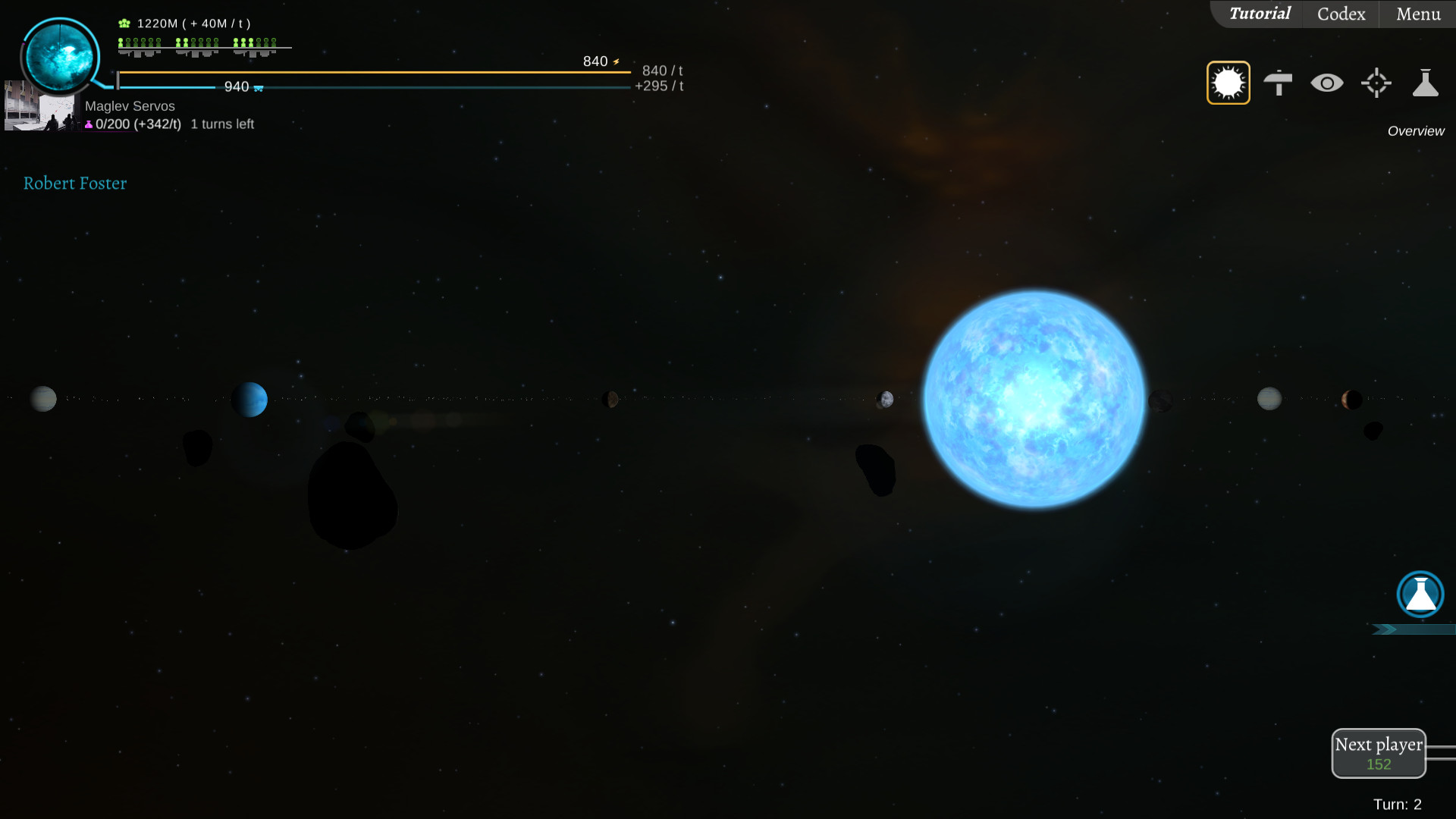Open the Tutorial tab

coord(1260,14)
